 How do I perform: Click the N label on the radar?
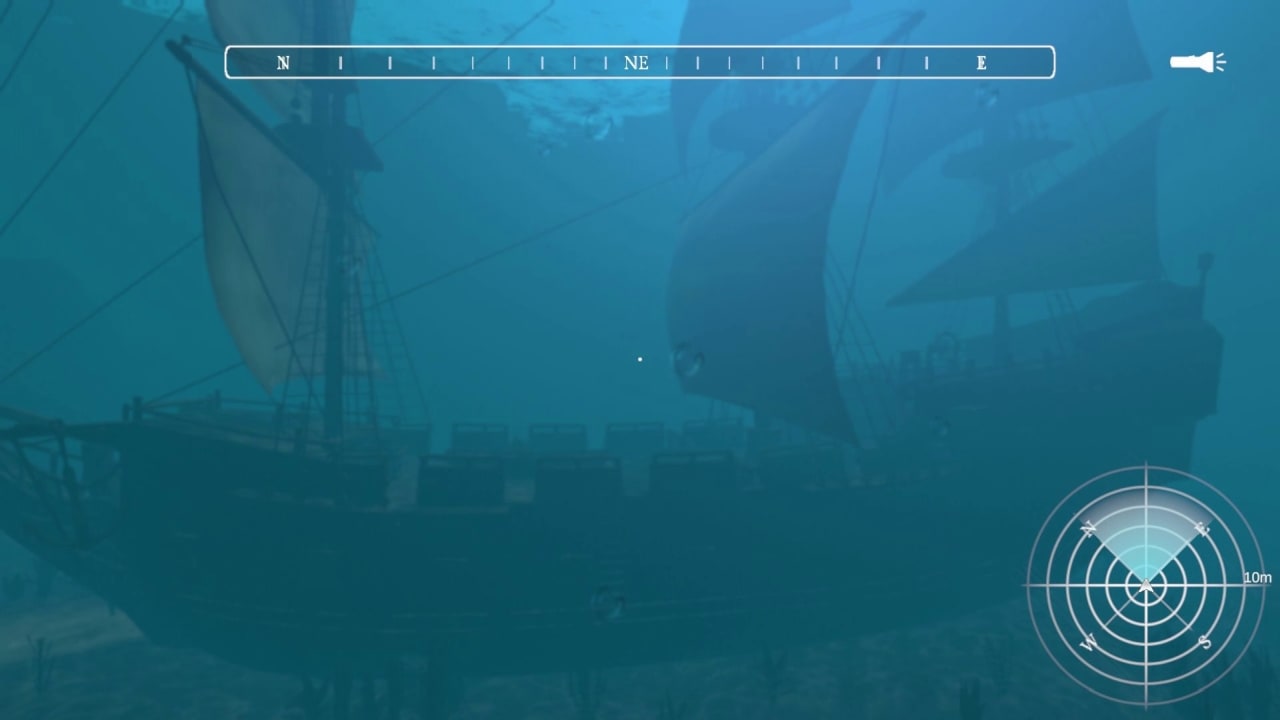click(x=1090, y=528)
